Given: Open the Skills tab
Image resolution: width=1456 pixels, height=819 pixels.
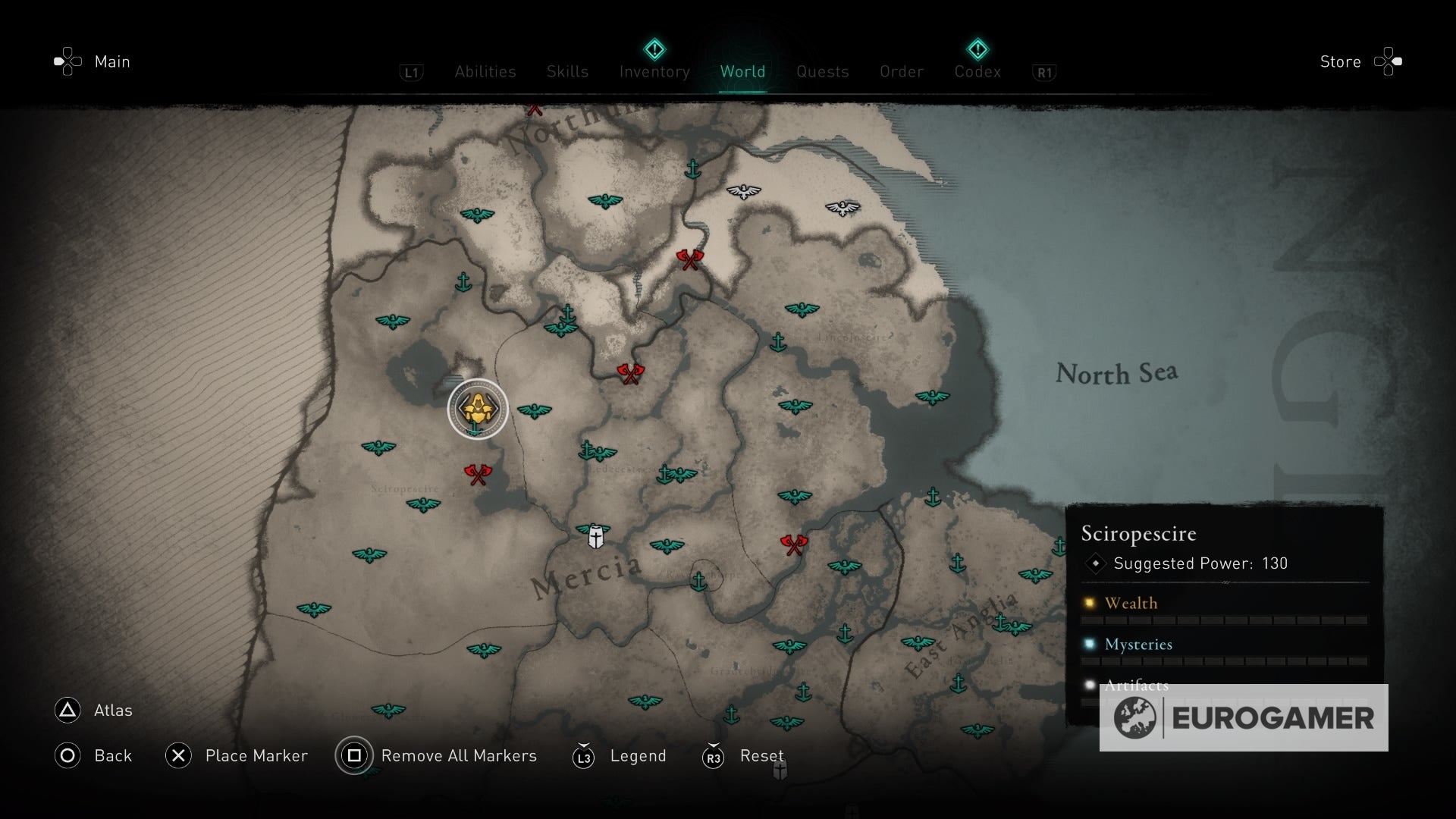Looking at the screenshot, I should pyautogui.click(x=567, y=72).
